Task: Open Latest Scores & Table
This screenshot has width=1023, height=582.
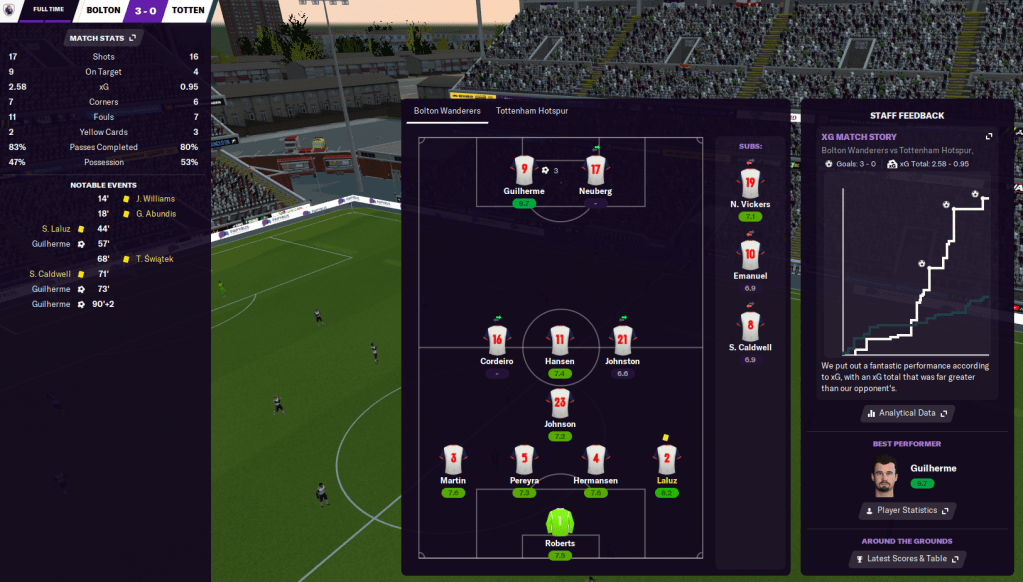Action: pyautogui.click(x=907, y=559)
